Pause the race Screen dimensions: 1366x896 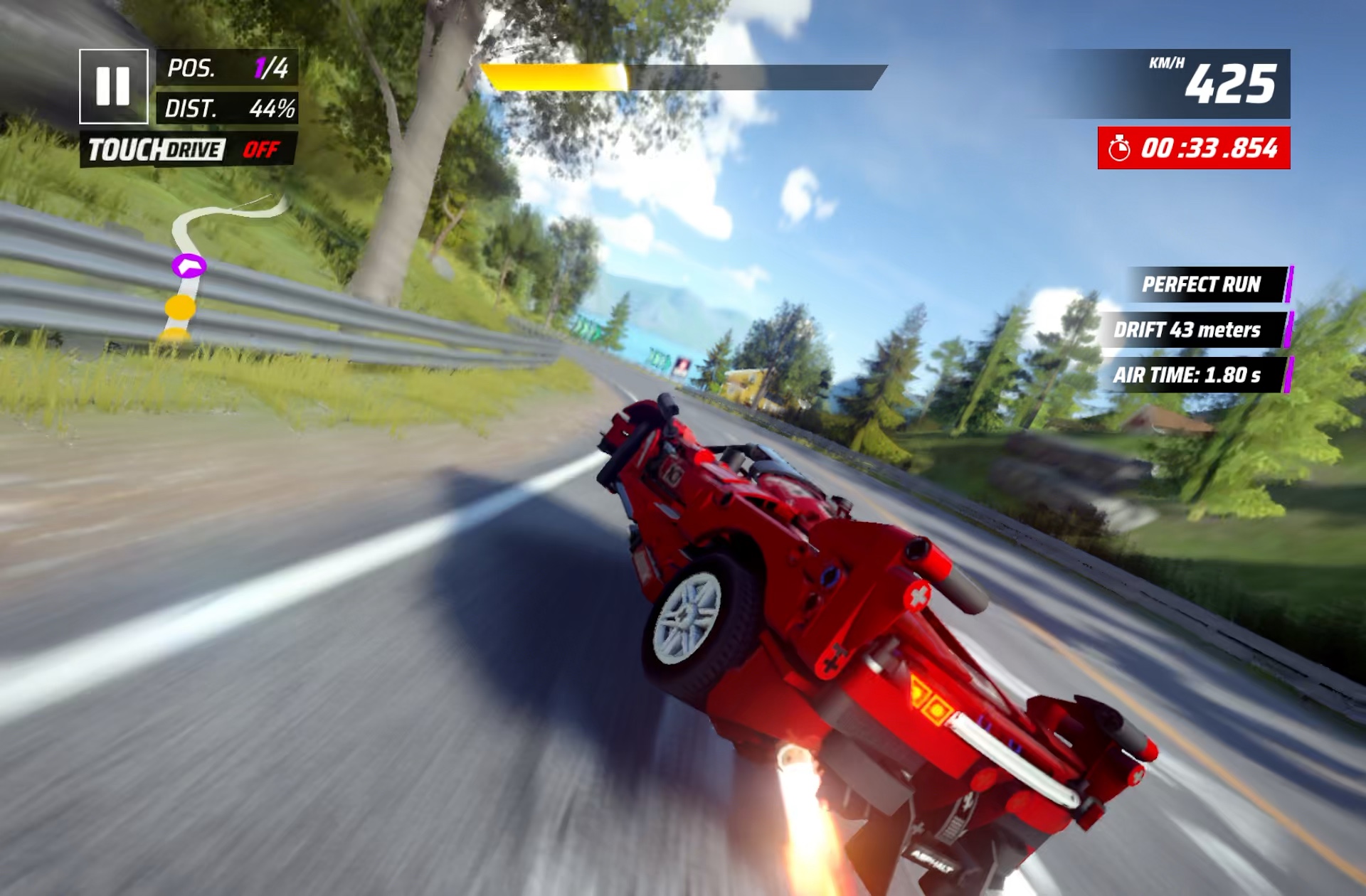pyautogui.click(x=113, y=86)
